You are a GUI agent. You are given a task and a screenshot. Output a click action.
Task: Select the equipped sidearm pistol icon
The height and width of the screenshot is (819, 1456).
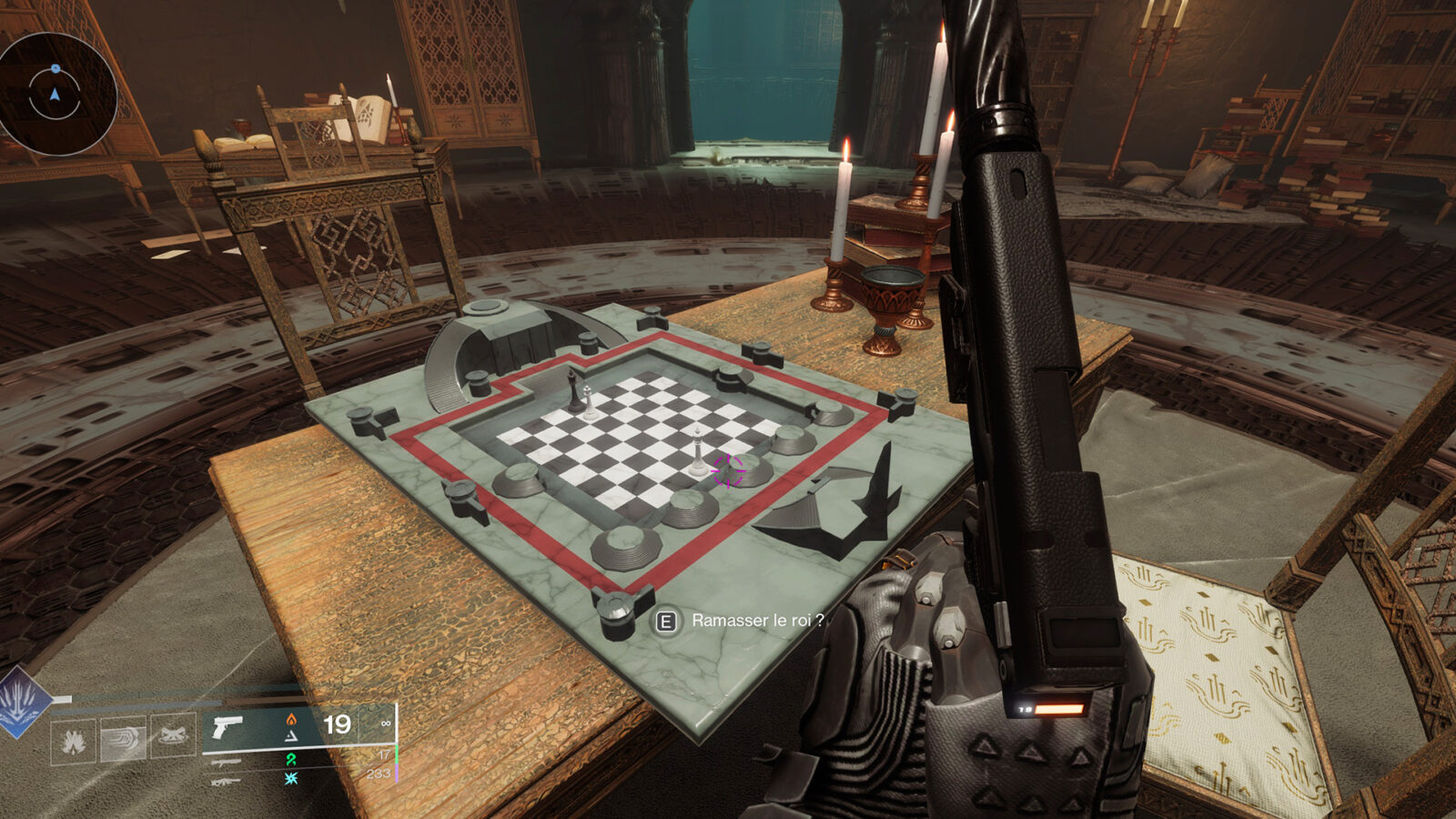pyautogui.click(x=227, y=726)
